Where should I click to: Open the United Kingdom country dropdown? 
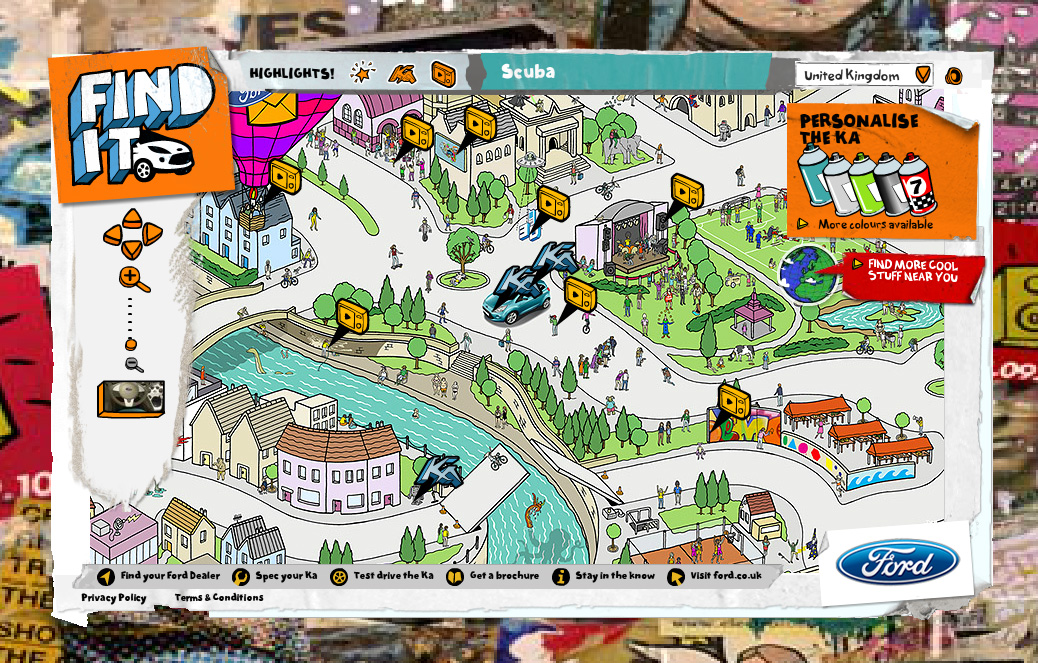tap(923, 75)
